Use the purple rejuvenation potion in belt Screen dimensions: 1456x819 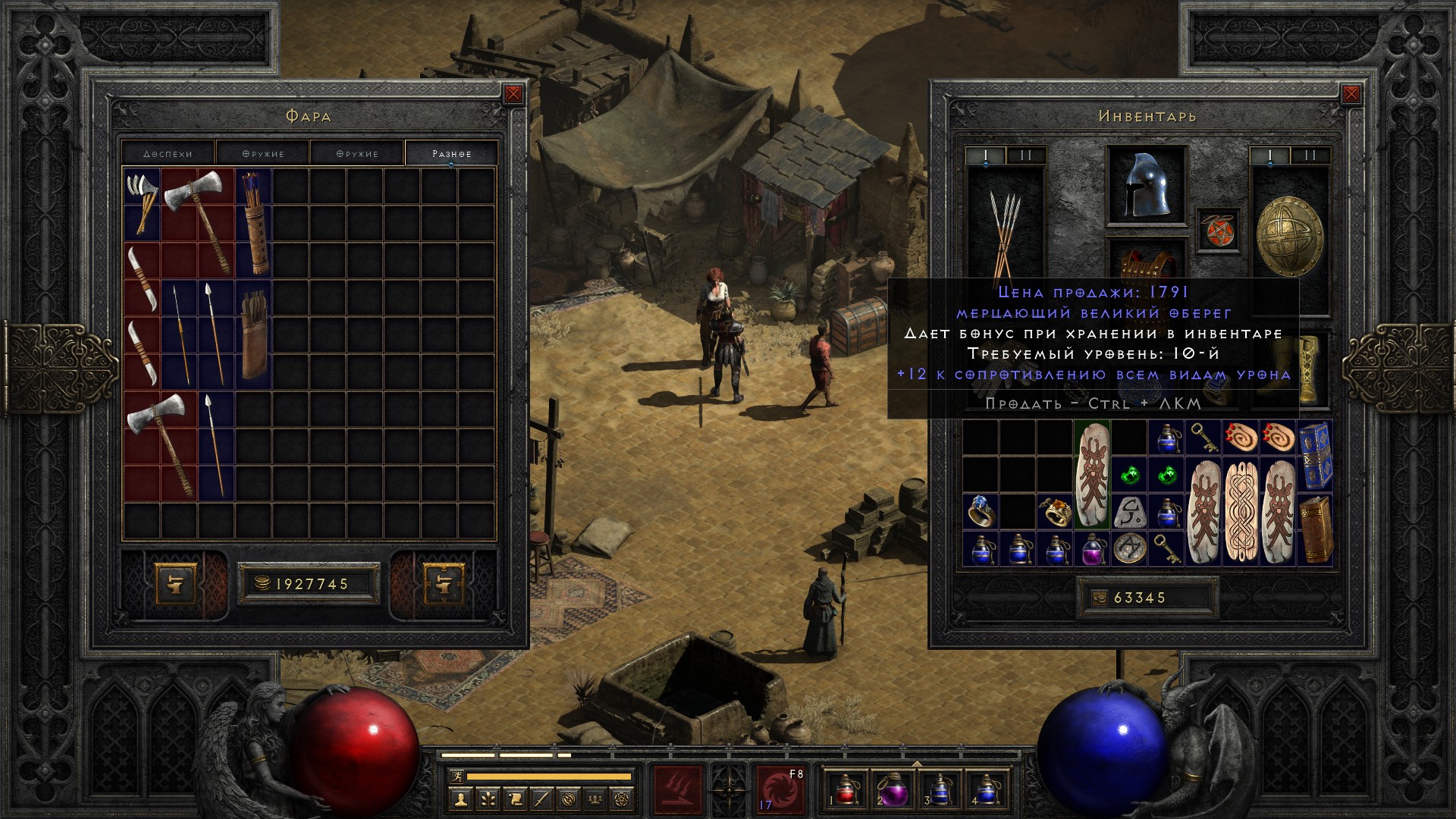893,789
